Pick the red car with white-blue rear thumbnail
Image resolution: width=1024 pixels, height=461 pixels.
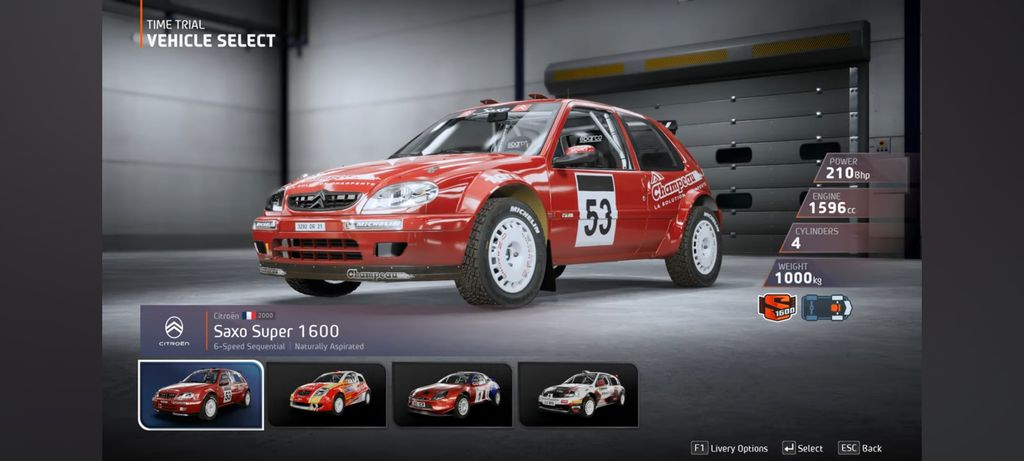point(452,394)
